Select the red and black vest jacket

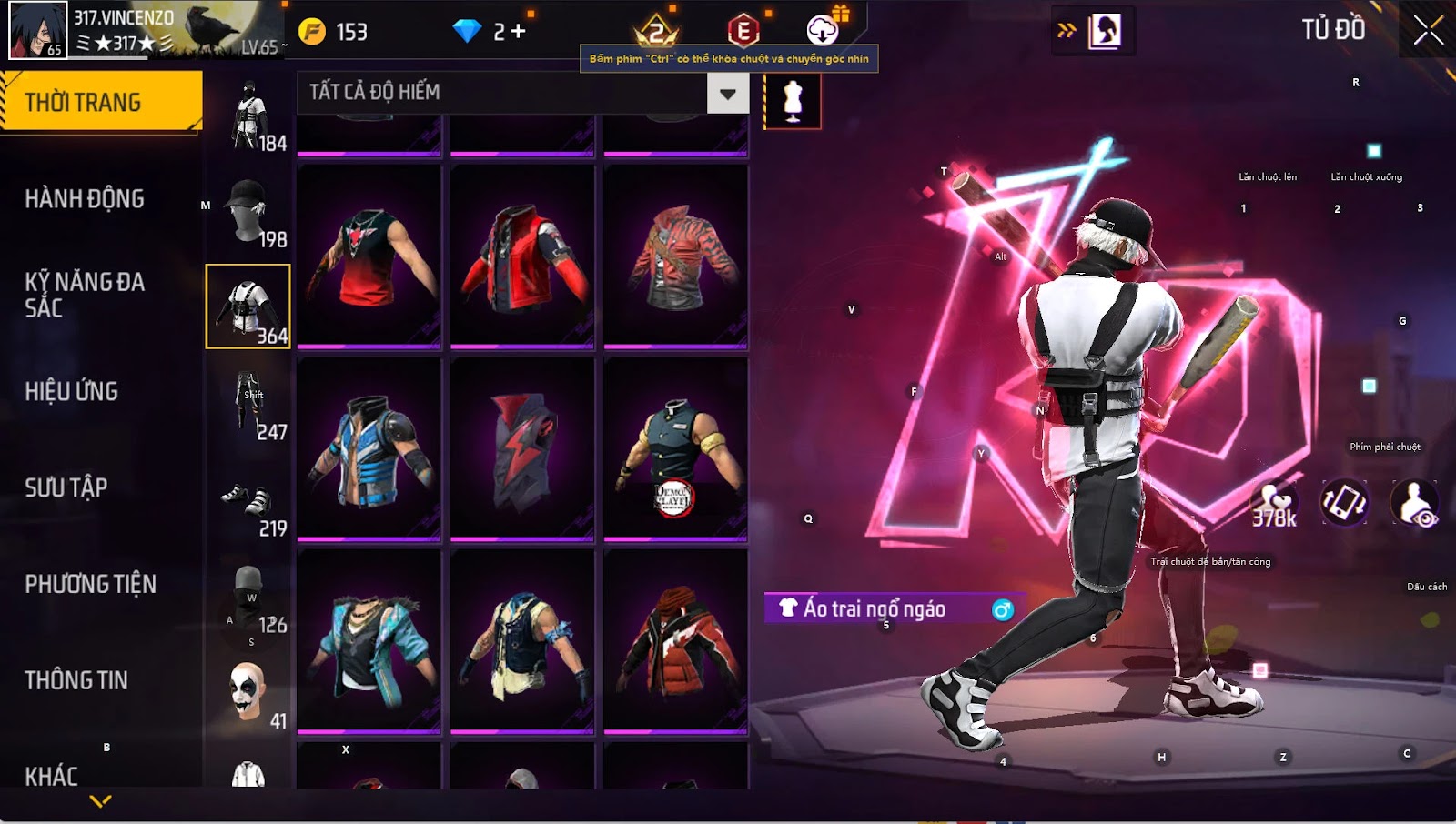521,256
